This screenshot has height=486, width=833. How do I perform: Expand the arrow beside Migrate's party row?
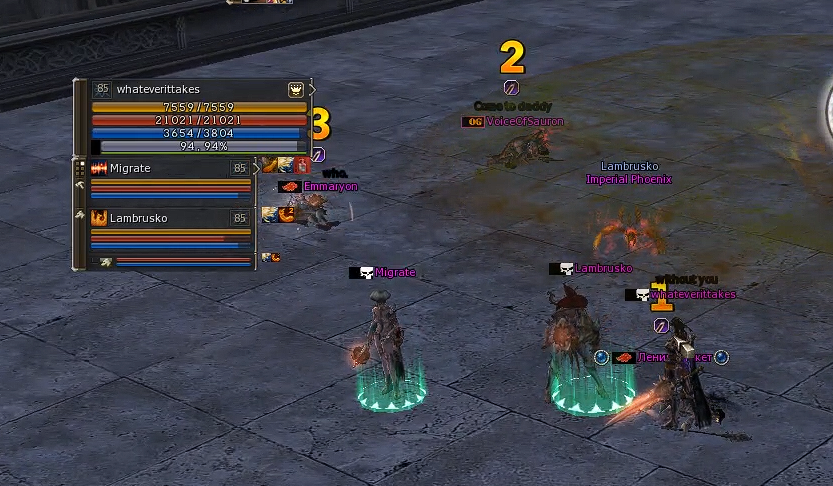coord(258,168)
